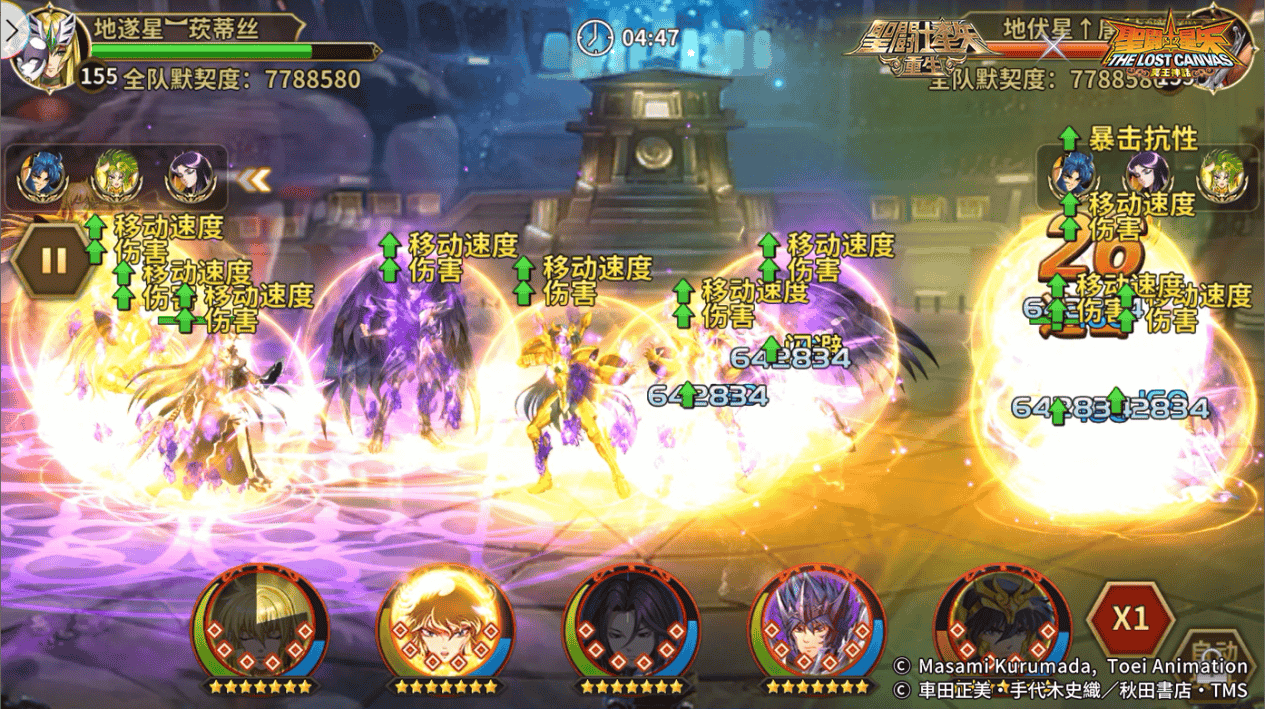Activate the spiked purple helmet hero portrait

tap(817, 621)
